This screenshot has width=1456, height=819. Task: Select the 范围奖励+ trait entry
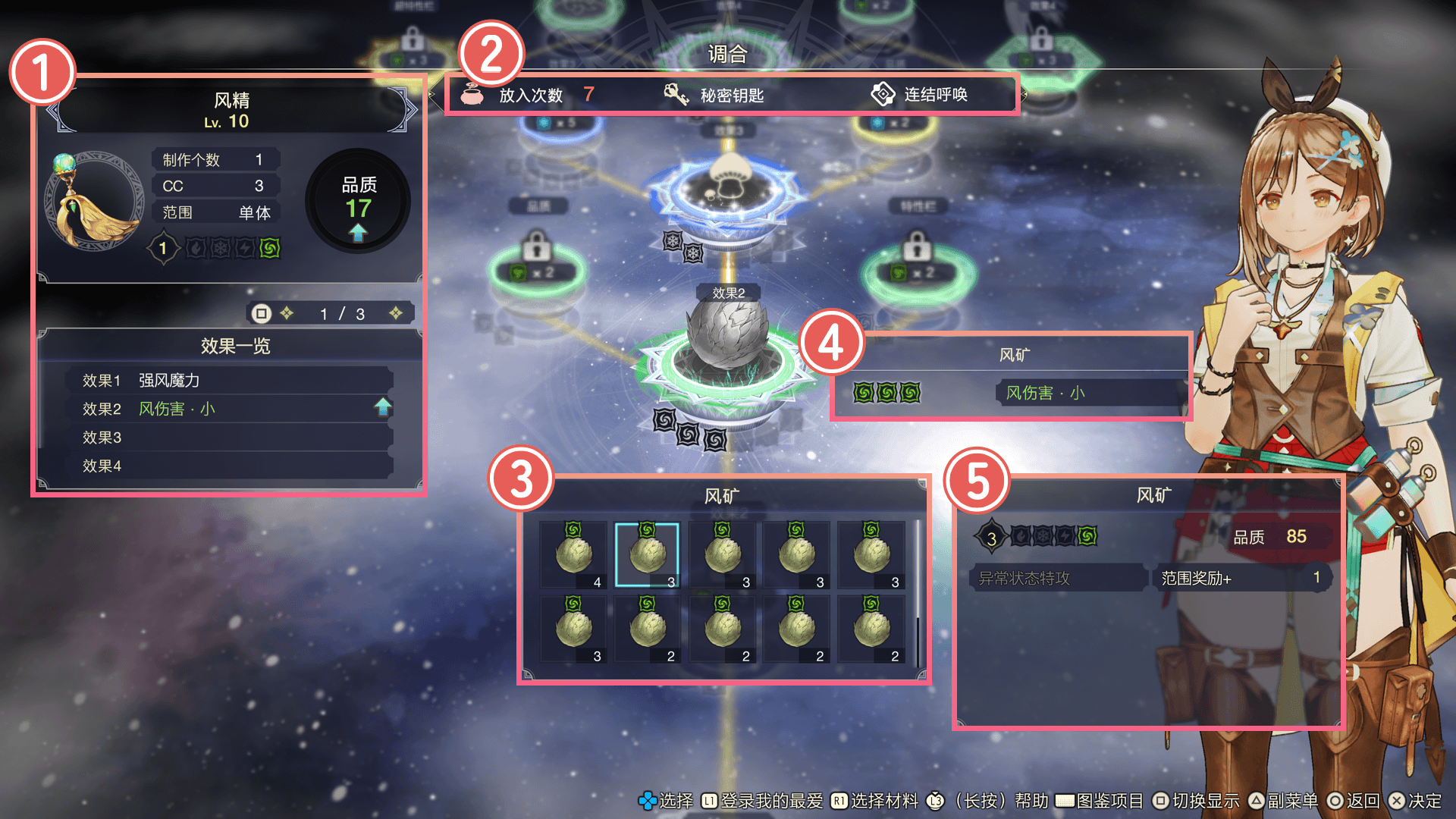point(1239,578)
